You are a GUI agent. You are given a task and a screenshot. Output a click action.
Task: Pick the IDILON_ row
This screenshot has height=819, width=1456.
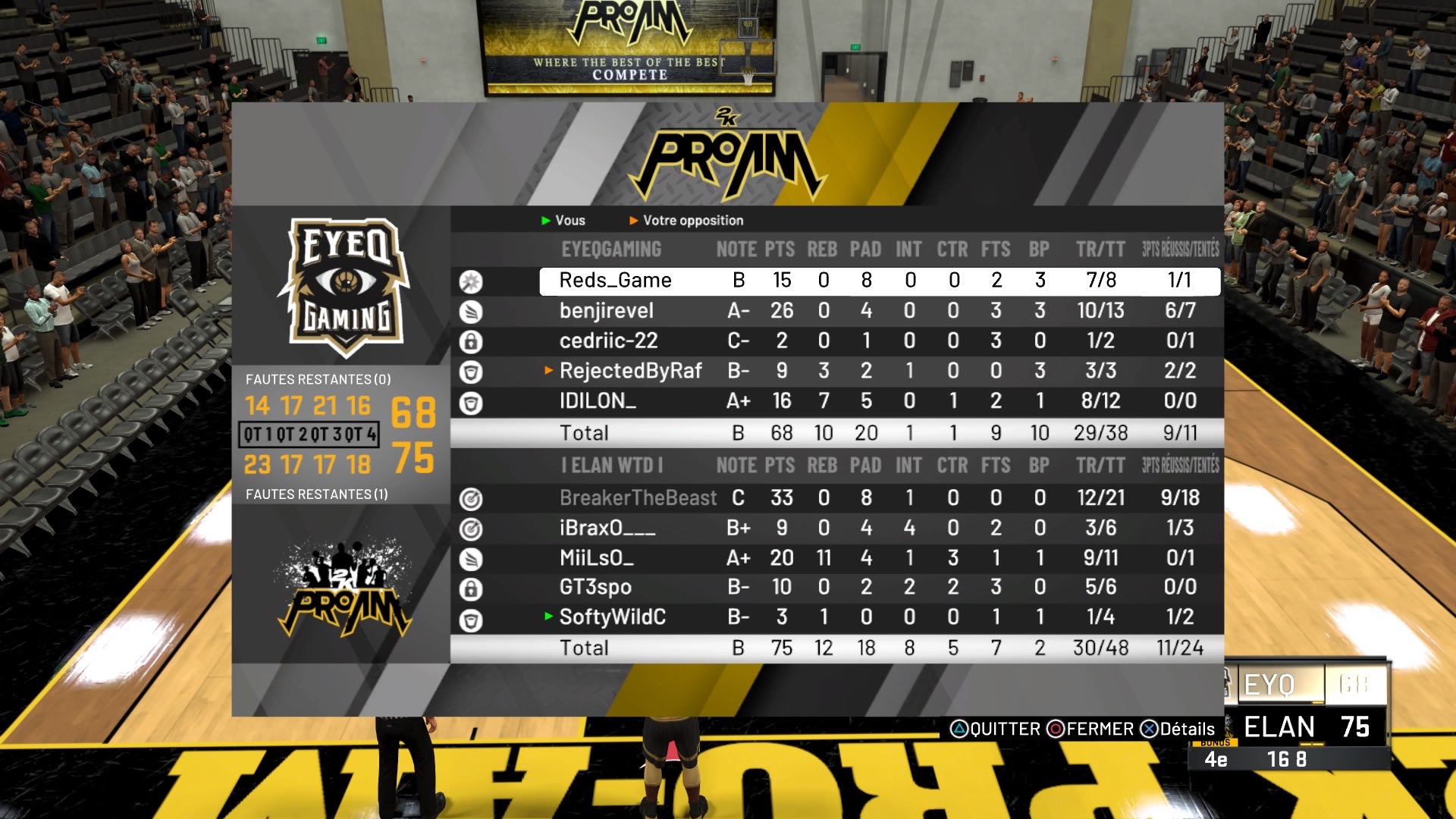click(x=598, y=401)
